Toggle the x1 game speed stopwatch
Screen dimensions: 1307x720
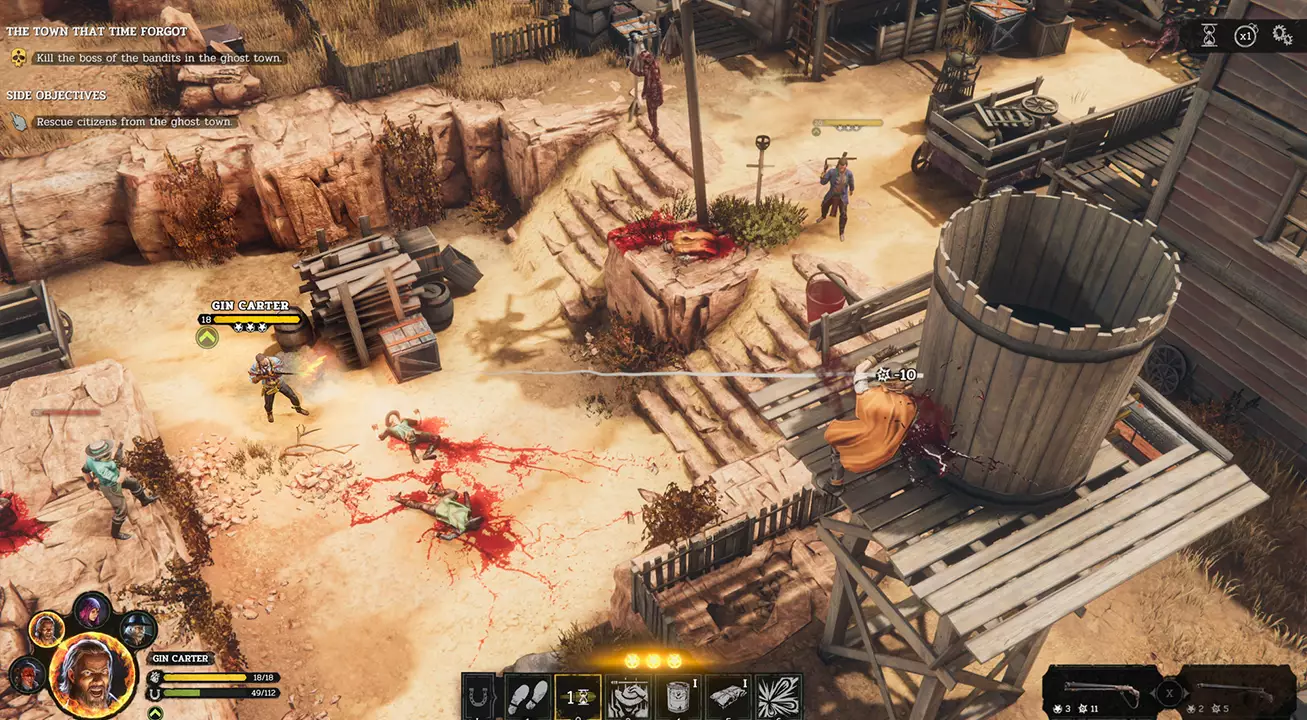coord(1246,34)
